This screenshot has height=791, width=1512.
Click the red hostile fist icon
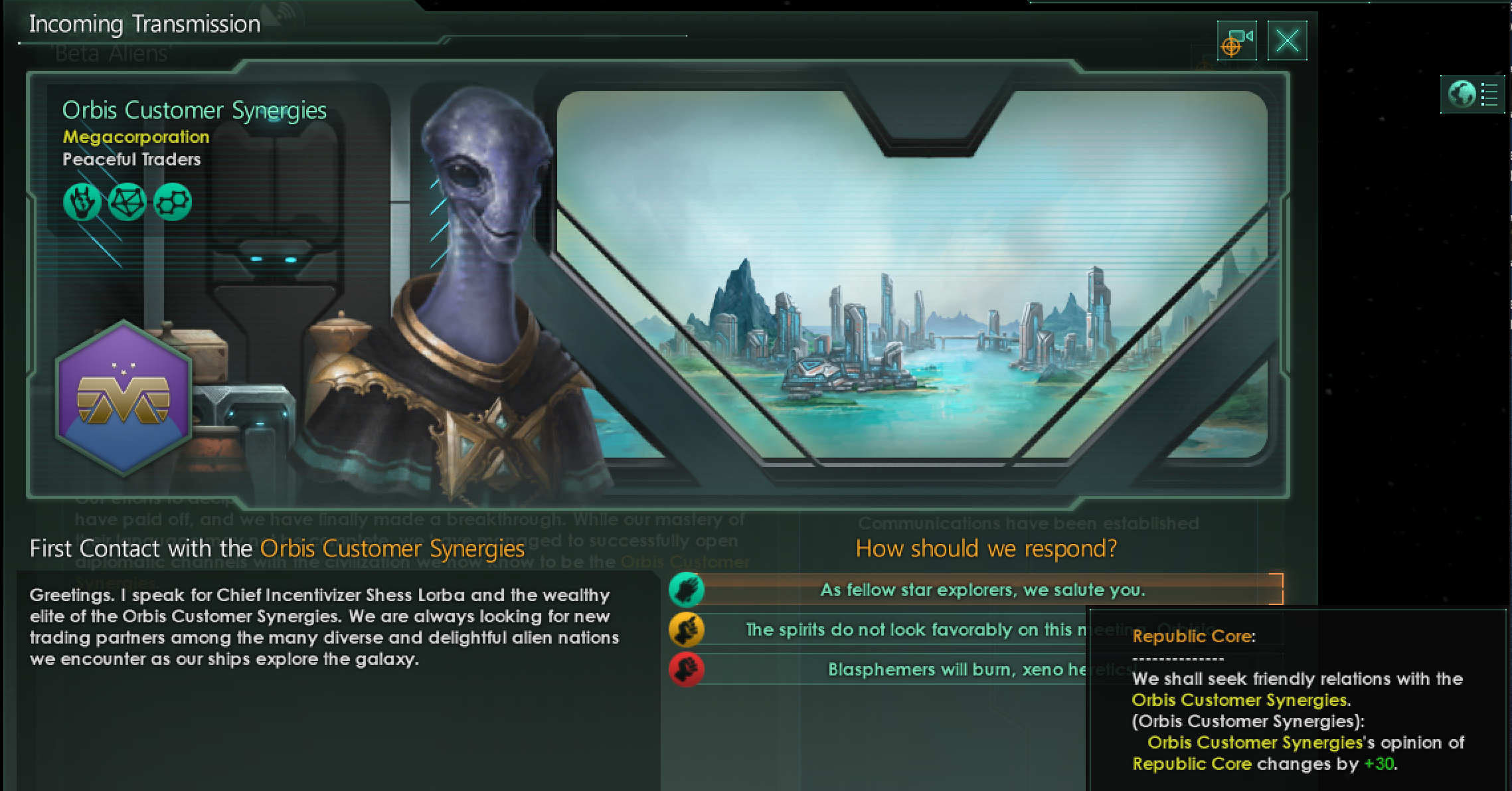coord(687,669)
